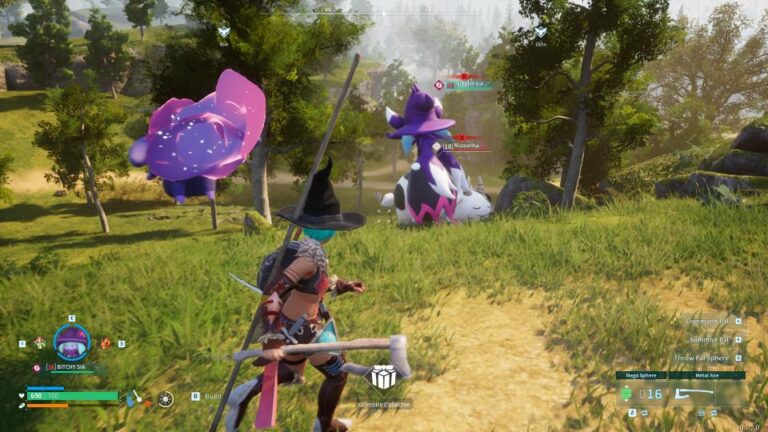This screenshot has height=432, width=768.
Task: Click the compass bar at the top
Action: pyautogui.click(x=383, y=9)
